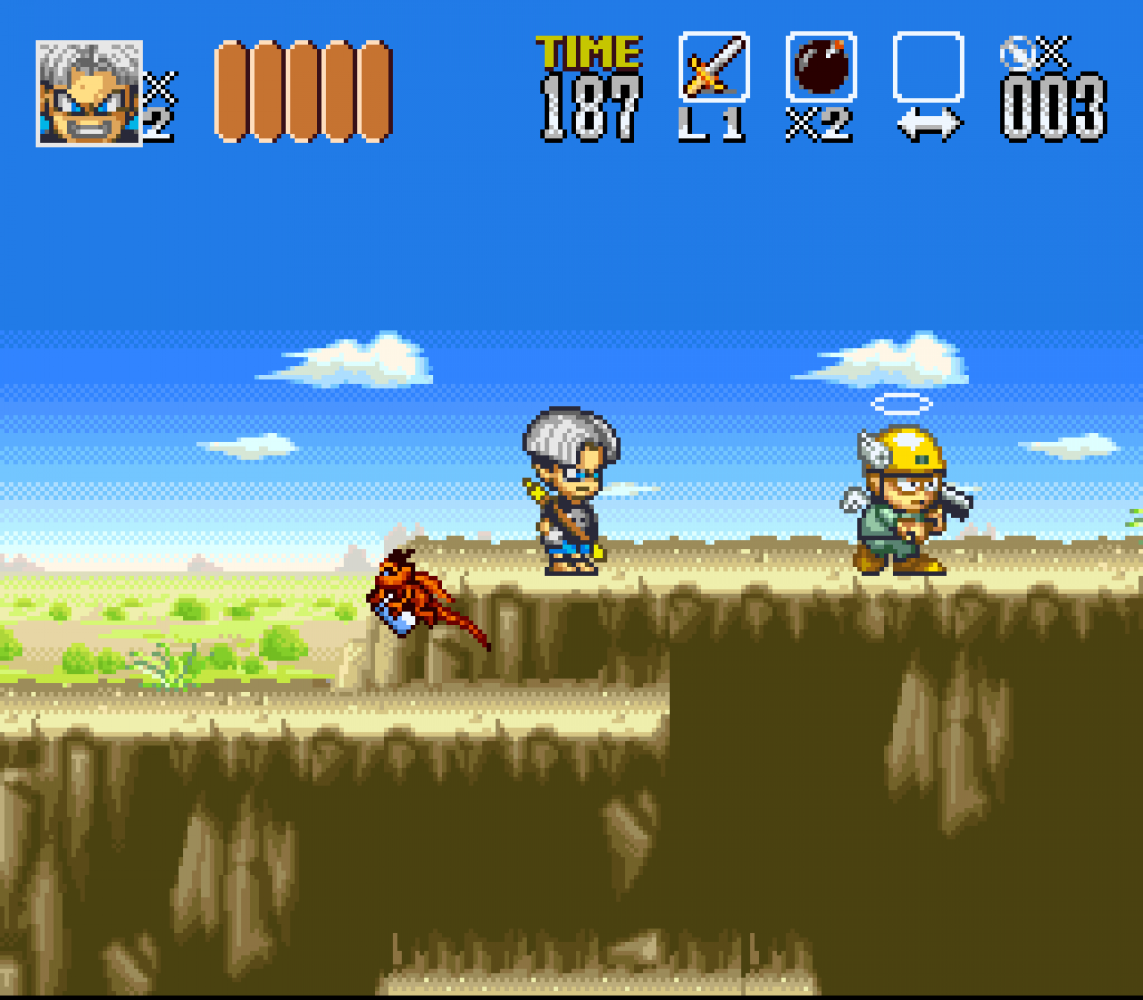Select the sword weapon slot

(714, 67)
